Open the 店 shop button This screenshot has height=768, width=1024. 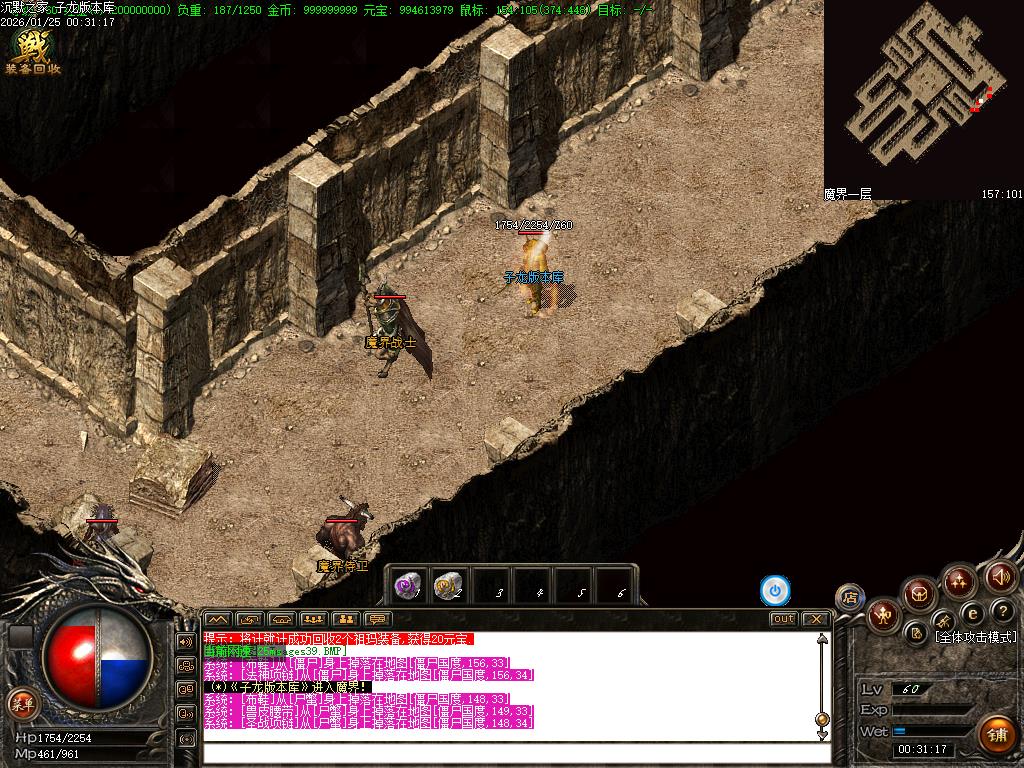(x=850, y=598)
